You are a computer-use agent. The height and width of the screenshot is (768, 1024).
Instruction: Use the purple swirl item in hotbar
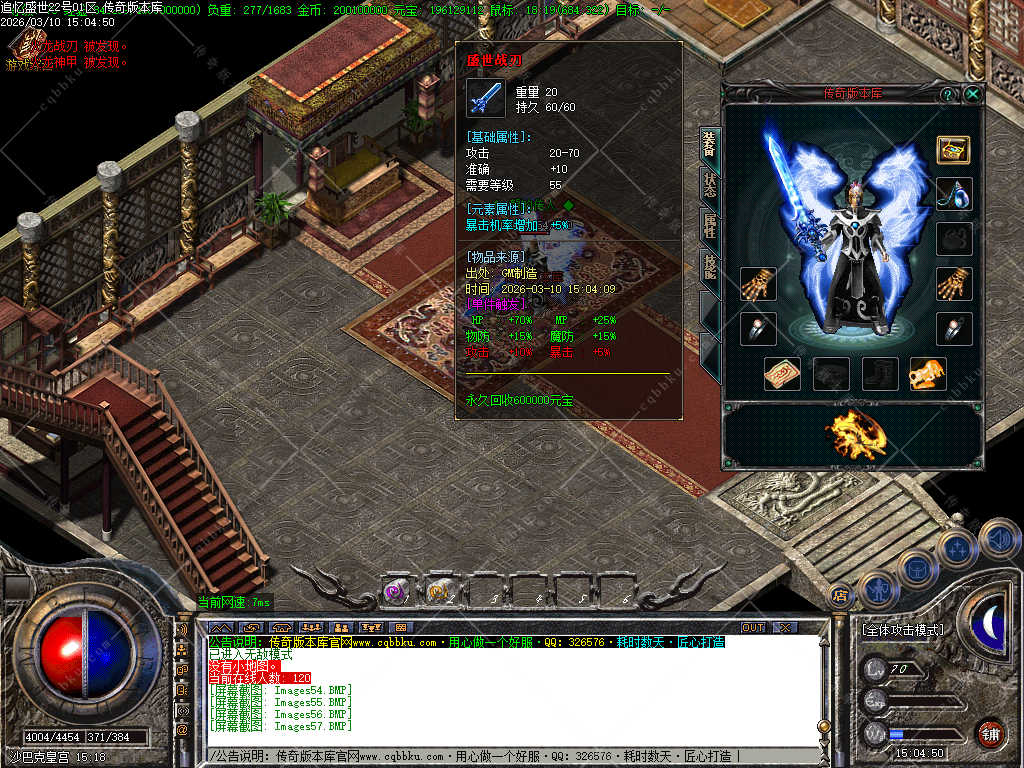pyautogui.click(x=397, y=592)
